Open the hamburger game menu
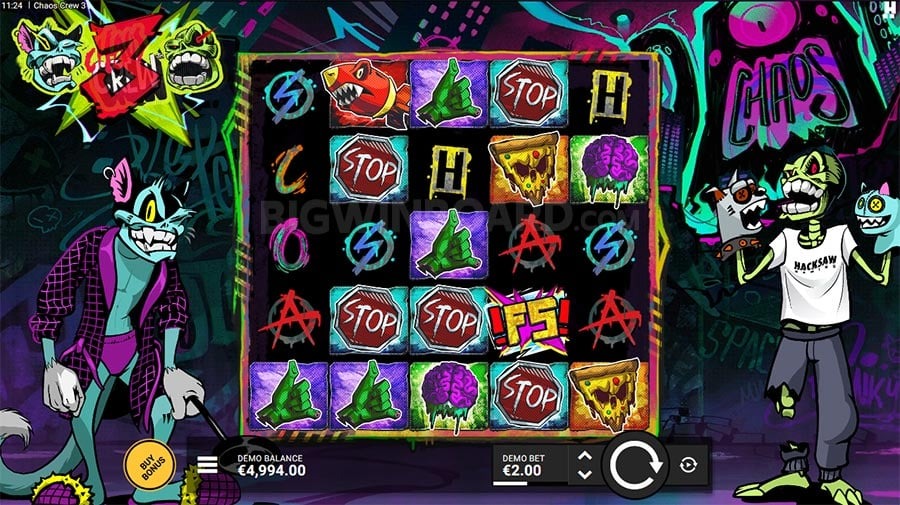Image resolution: width=900 pixels, height=505 pixels. [208, 464]
